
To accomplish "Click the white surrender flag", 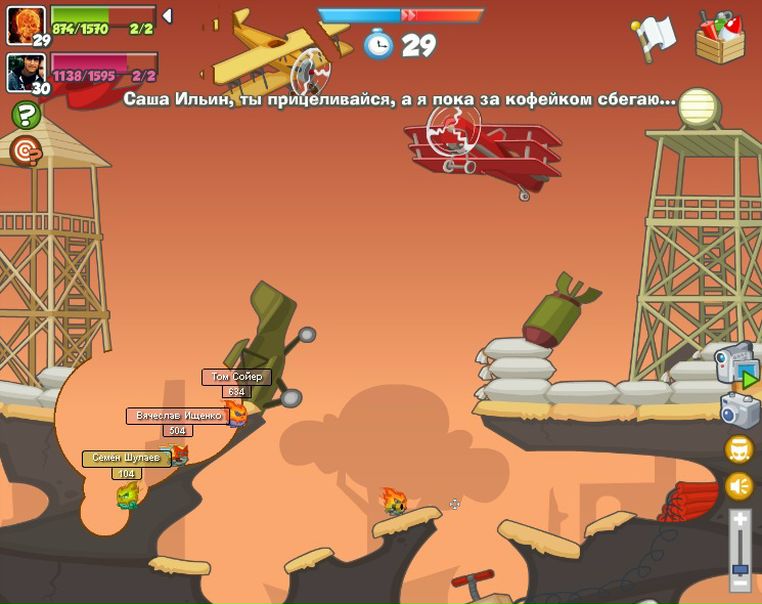I will (x=654, y=37).
